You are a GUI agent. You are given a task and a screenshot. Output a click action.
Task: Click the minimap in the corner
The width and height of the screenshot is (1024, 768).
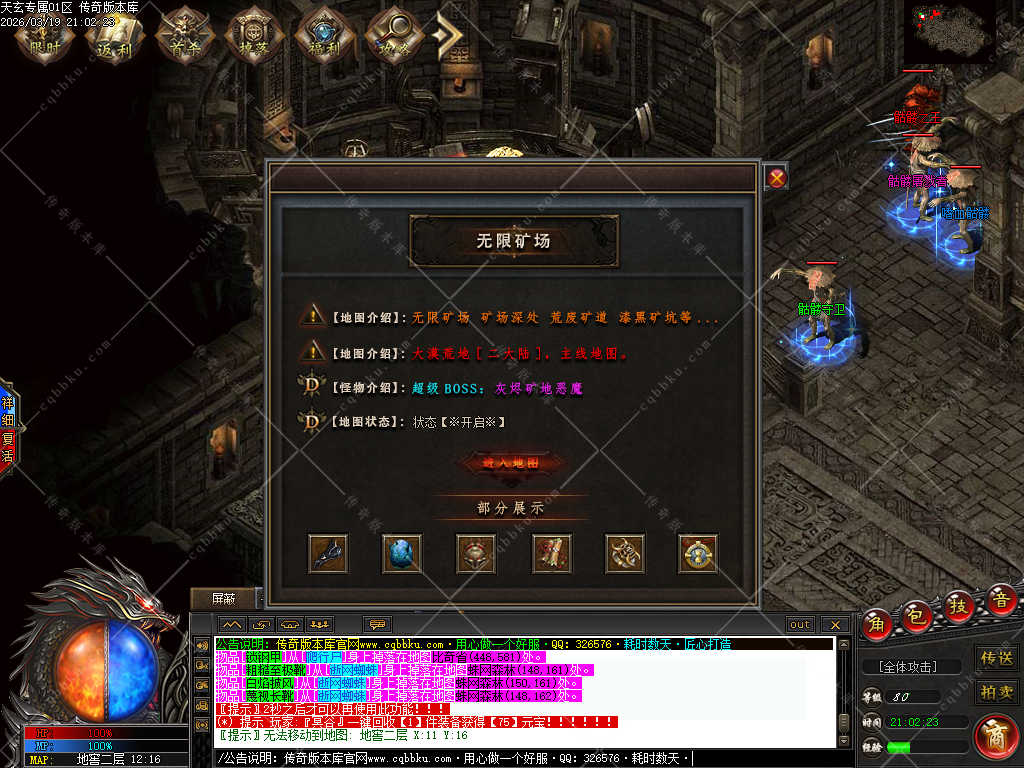(950, 30)
